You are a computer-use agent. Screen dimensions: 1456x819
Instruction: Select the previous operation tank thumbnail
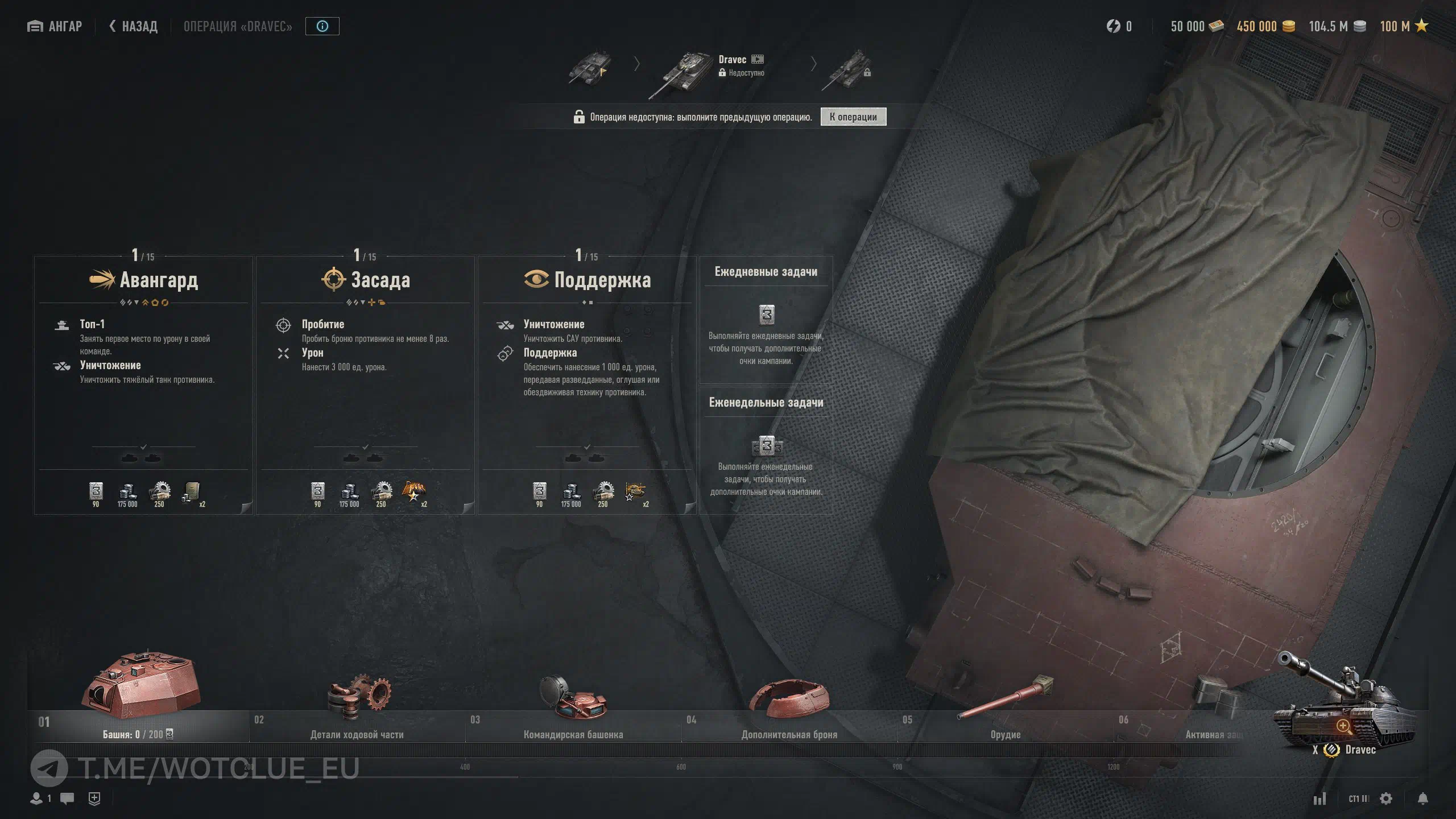589,67
